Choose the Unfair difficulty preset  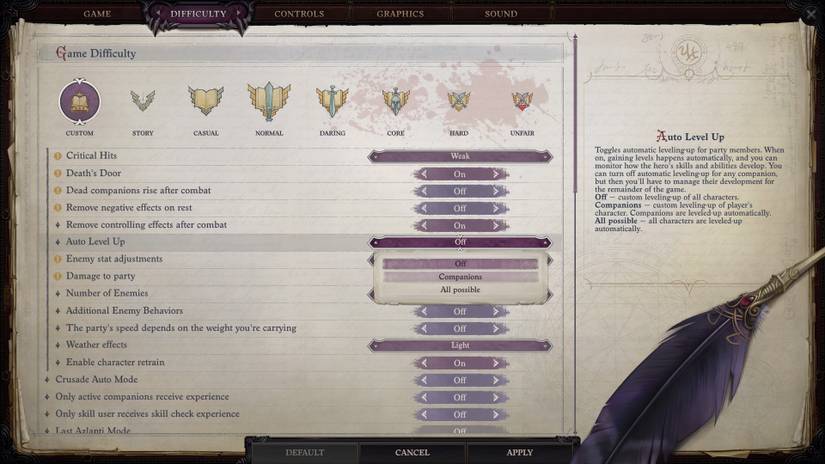(522, 102)
